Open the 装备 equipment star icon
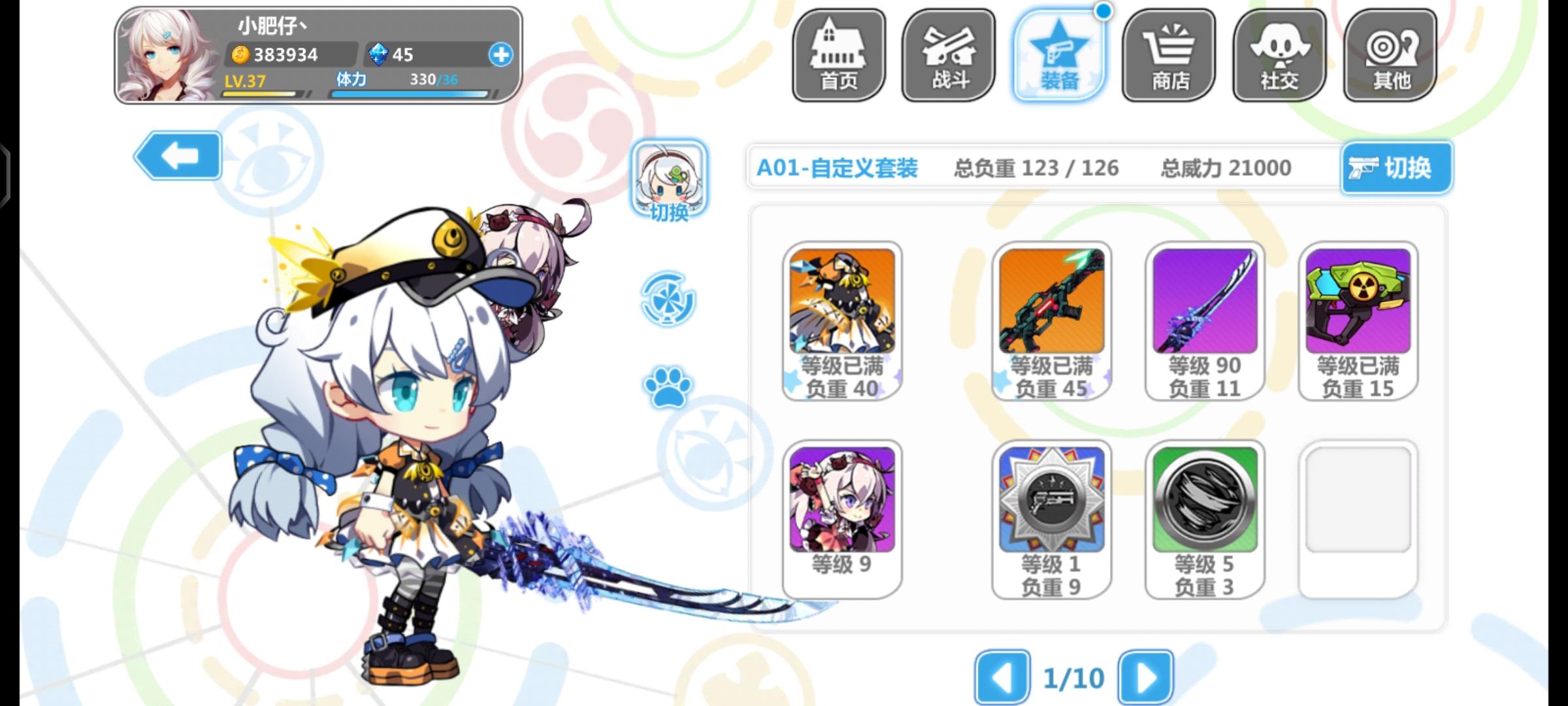The width and height of the screenshot is (1568, 706). 1058,56
